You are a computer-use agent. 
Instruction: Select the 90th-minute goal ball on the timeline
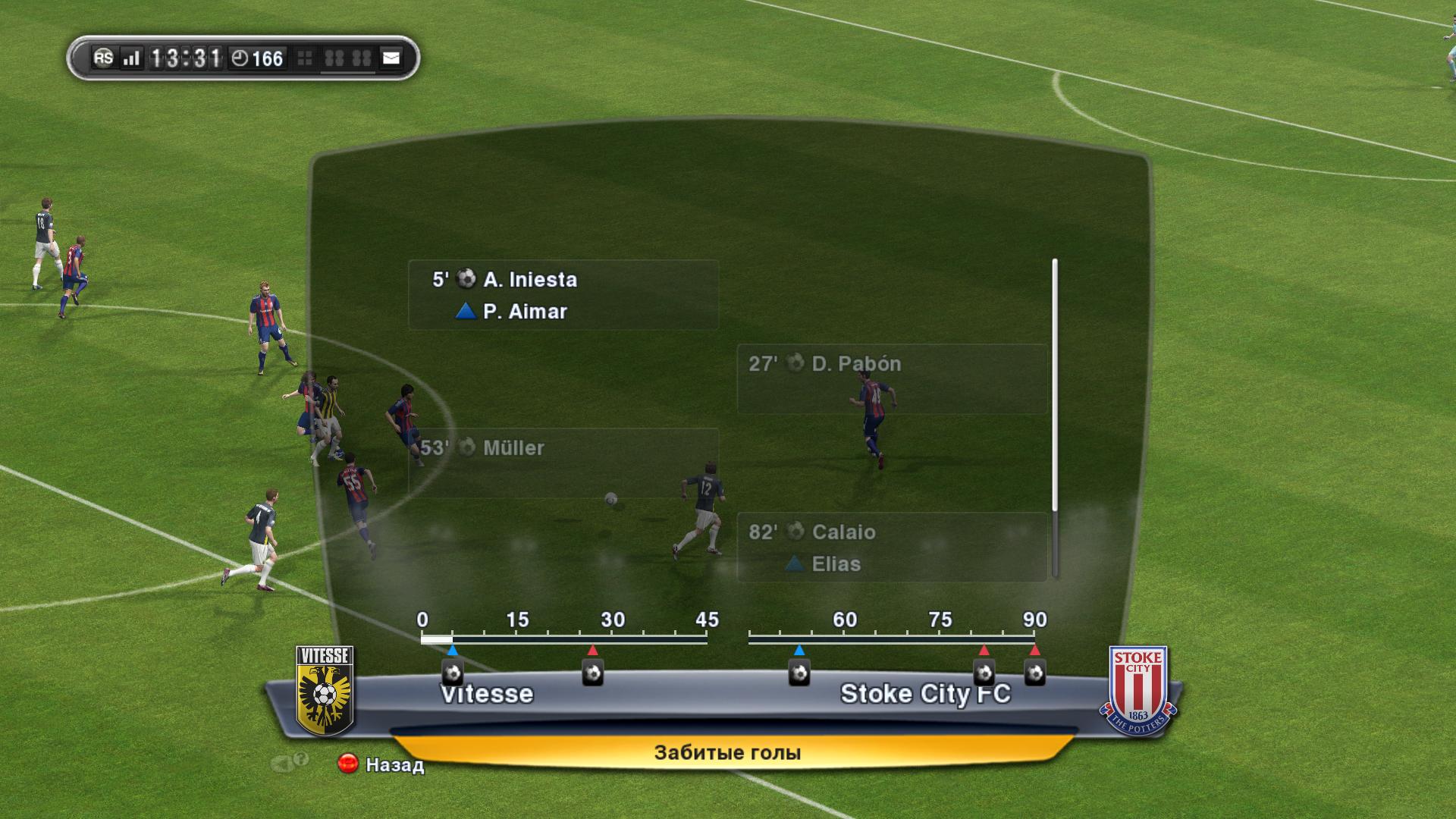(x=1034, y=672)
